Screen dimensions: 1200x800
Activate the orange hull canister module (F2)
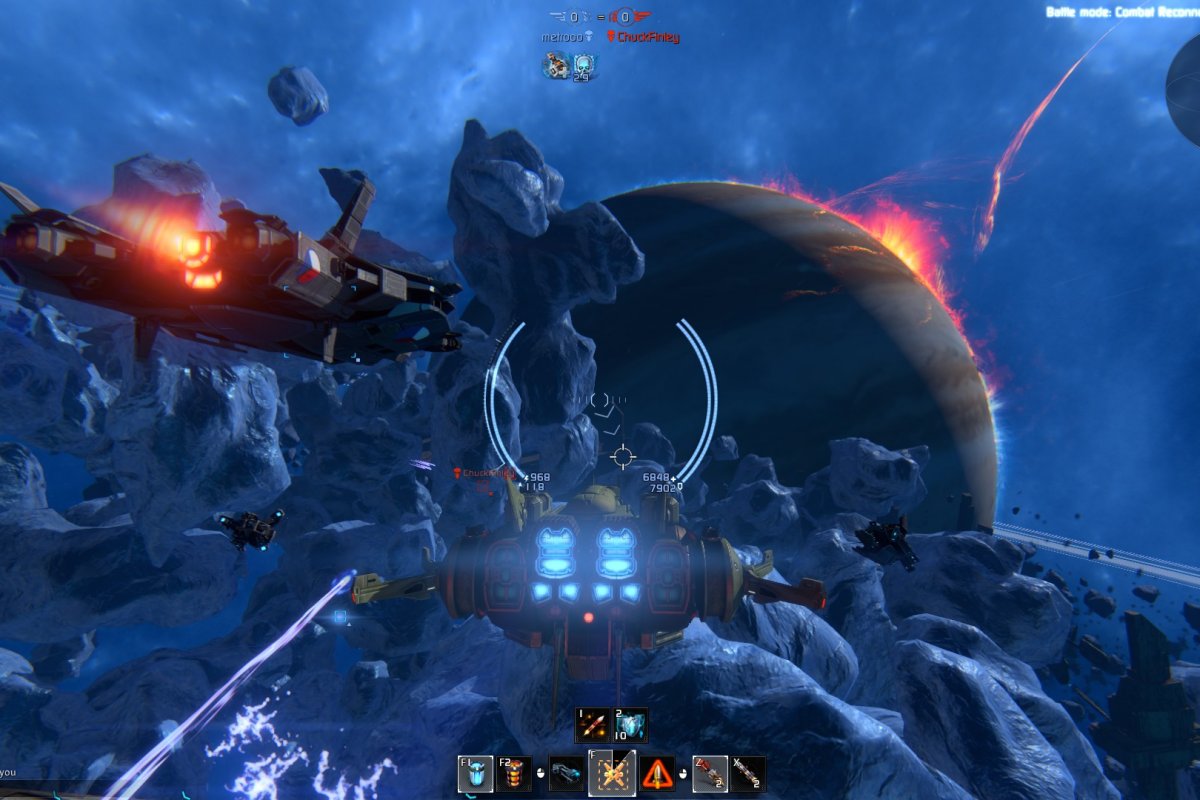[x=514, y=774]
